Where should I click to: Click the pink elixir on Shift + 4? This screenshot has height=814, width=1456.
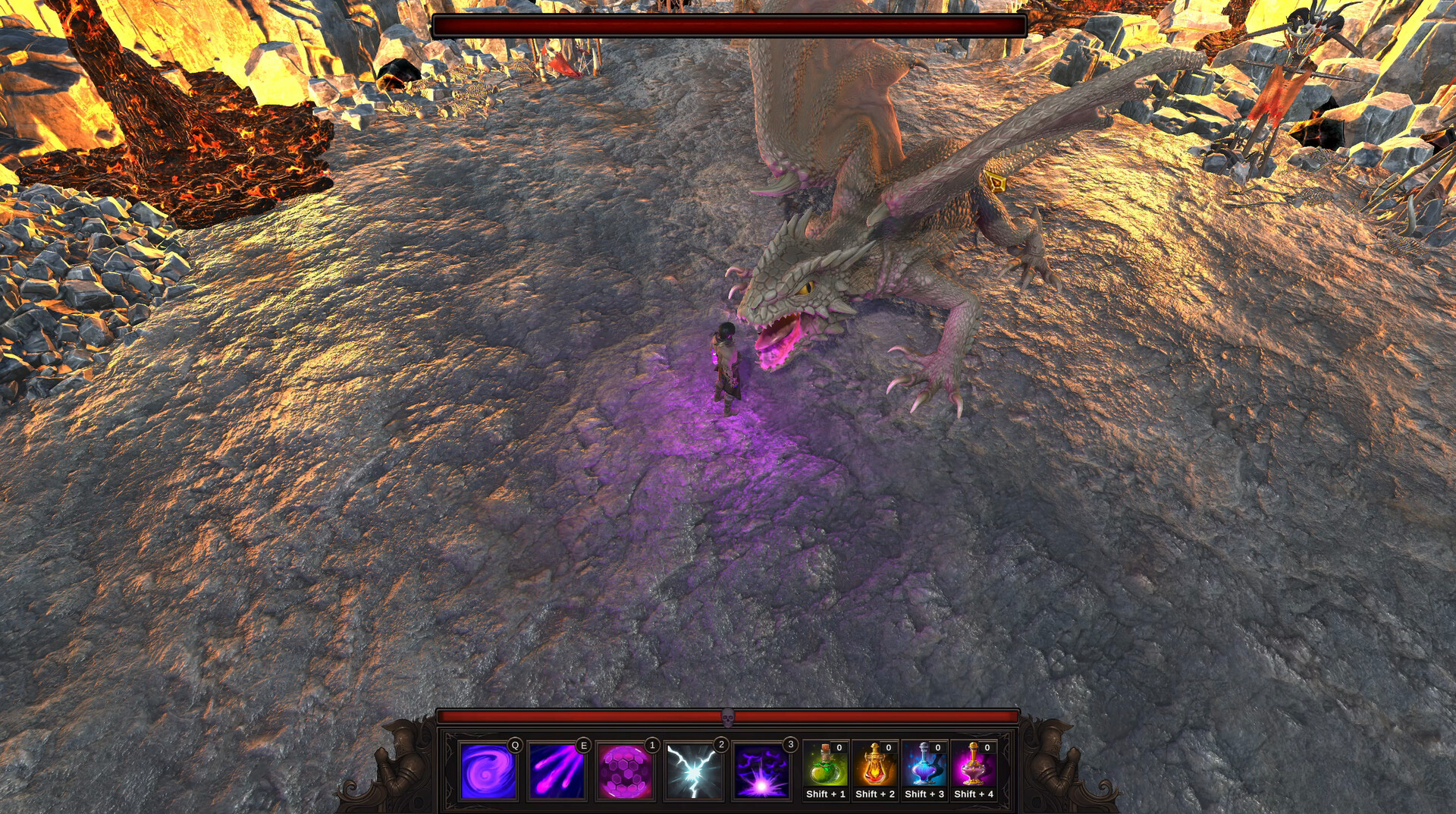(974, 768)
